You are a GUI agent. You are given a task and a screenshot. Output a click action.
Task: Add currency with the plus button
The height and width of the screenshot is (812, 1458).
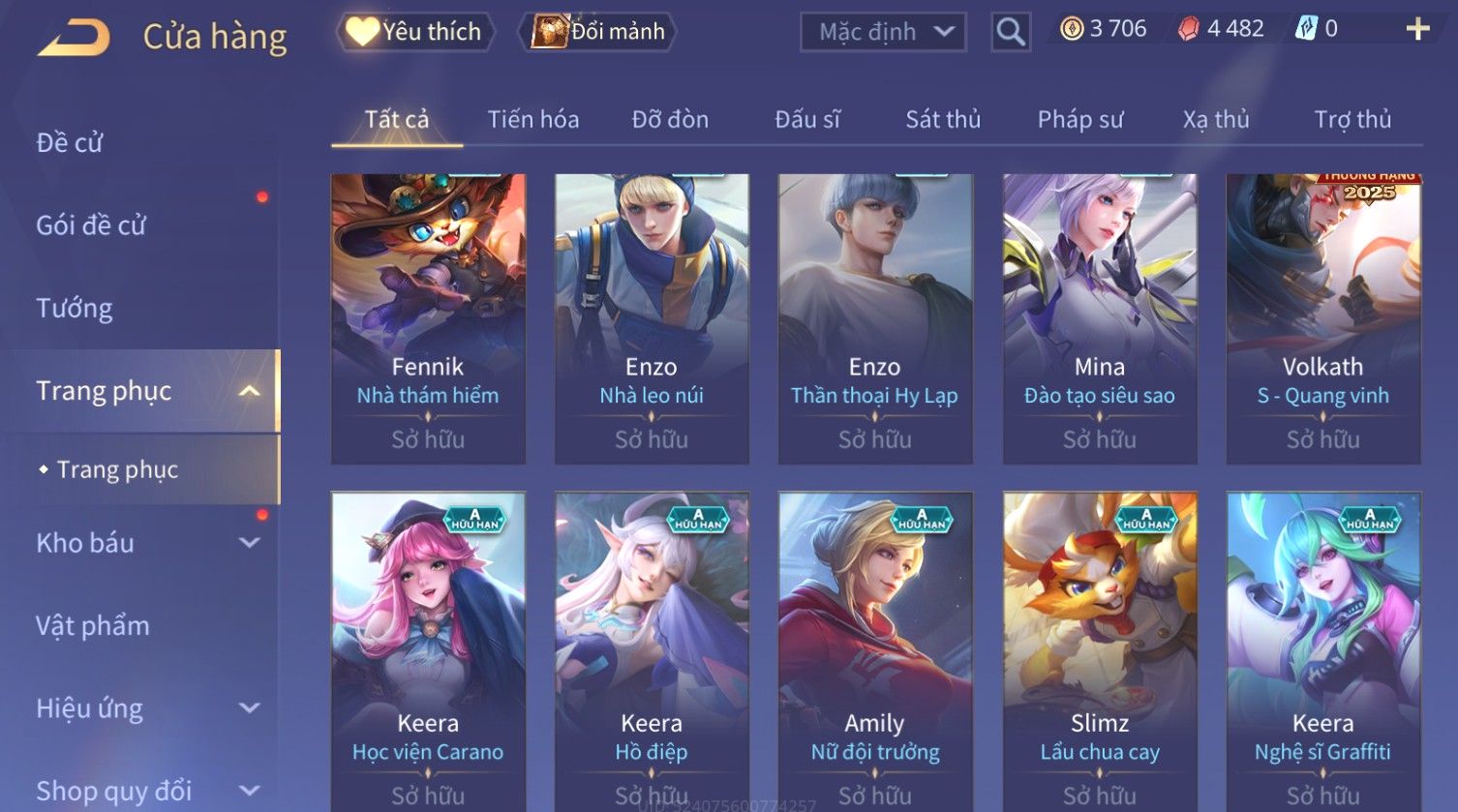click(1417, 29)
